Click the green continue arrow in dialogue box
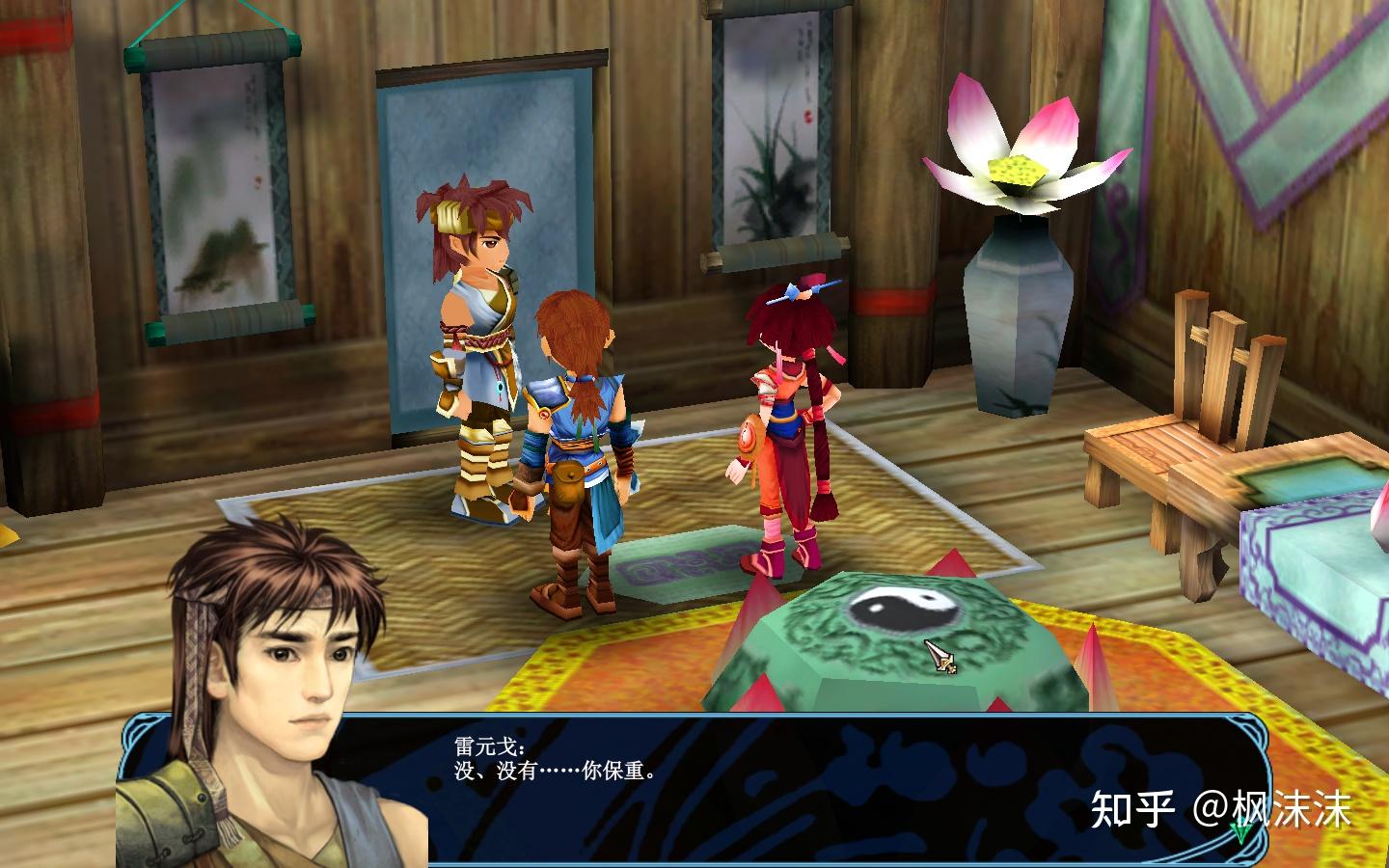 1239,831
